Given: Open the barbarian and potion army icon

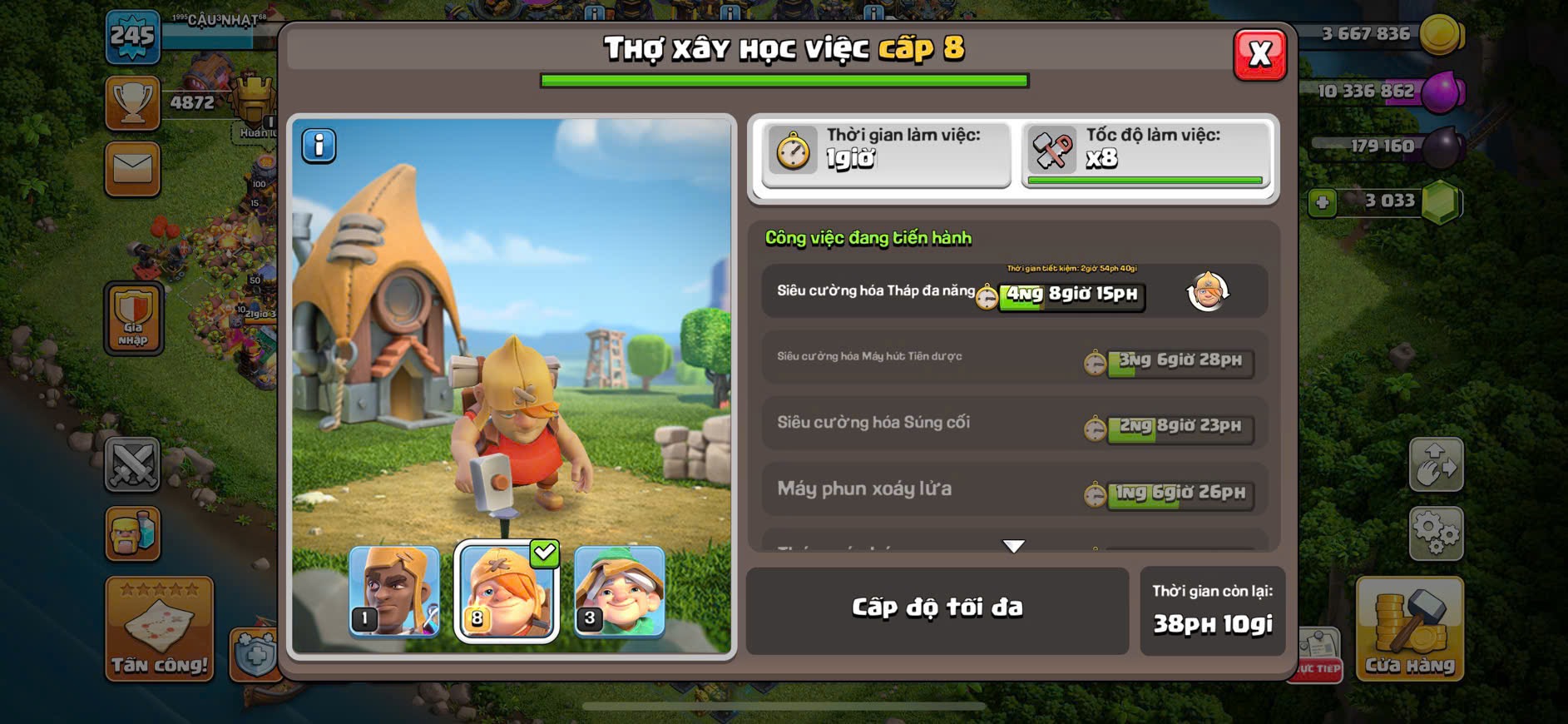Looking at the screenshot, I should point(133,533).
